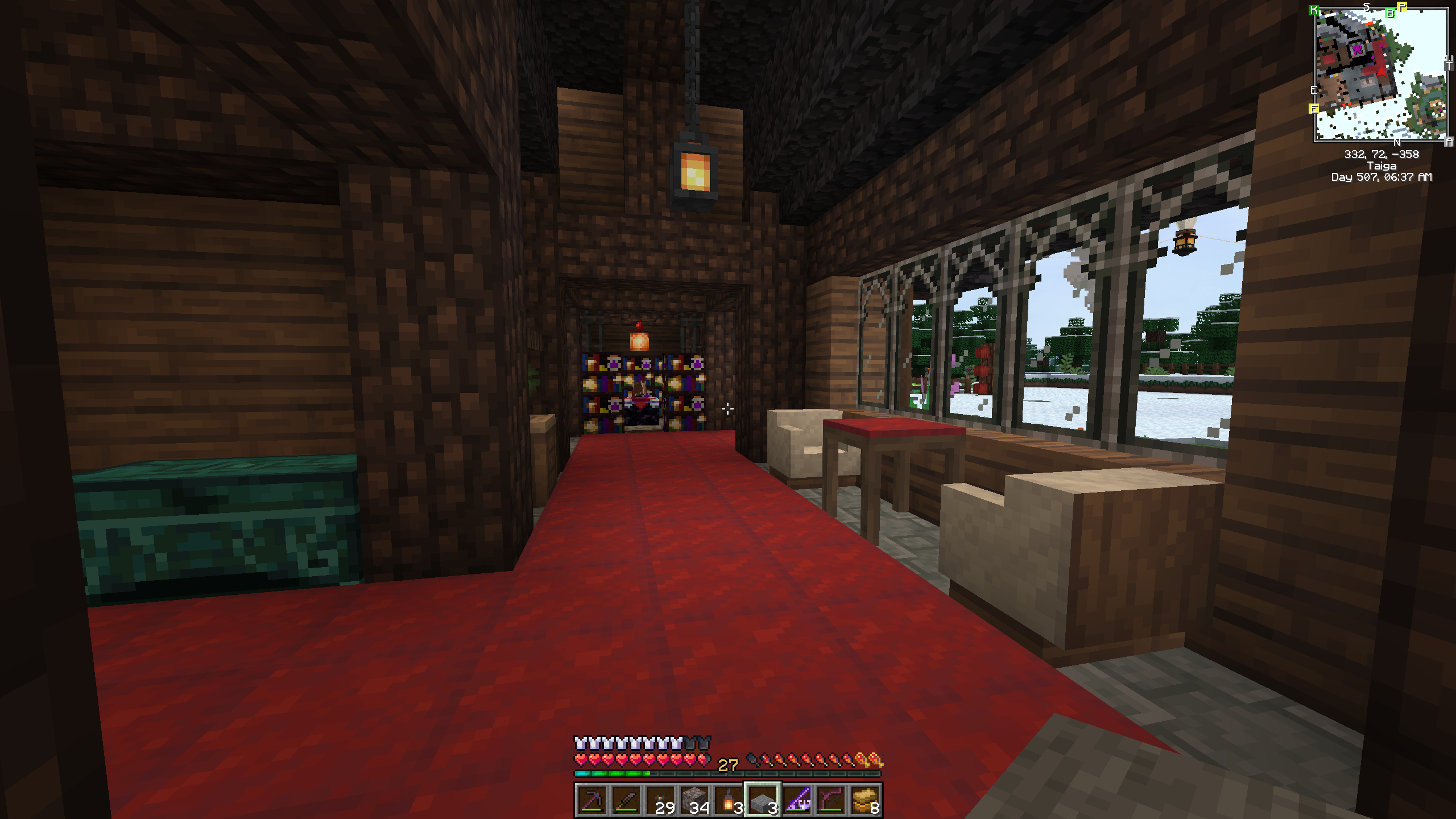Click the yellow P waypoint marker
This screenshot has height=819, width=1456.
[1403, 7]
